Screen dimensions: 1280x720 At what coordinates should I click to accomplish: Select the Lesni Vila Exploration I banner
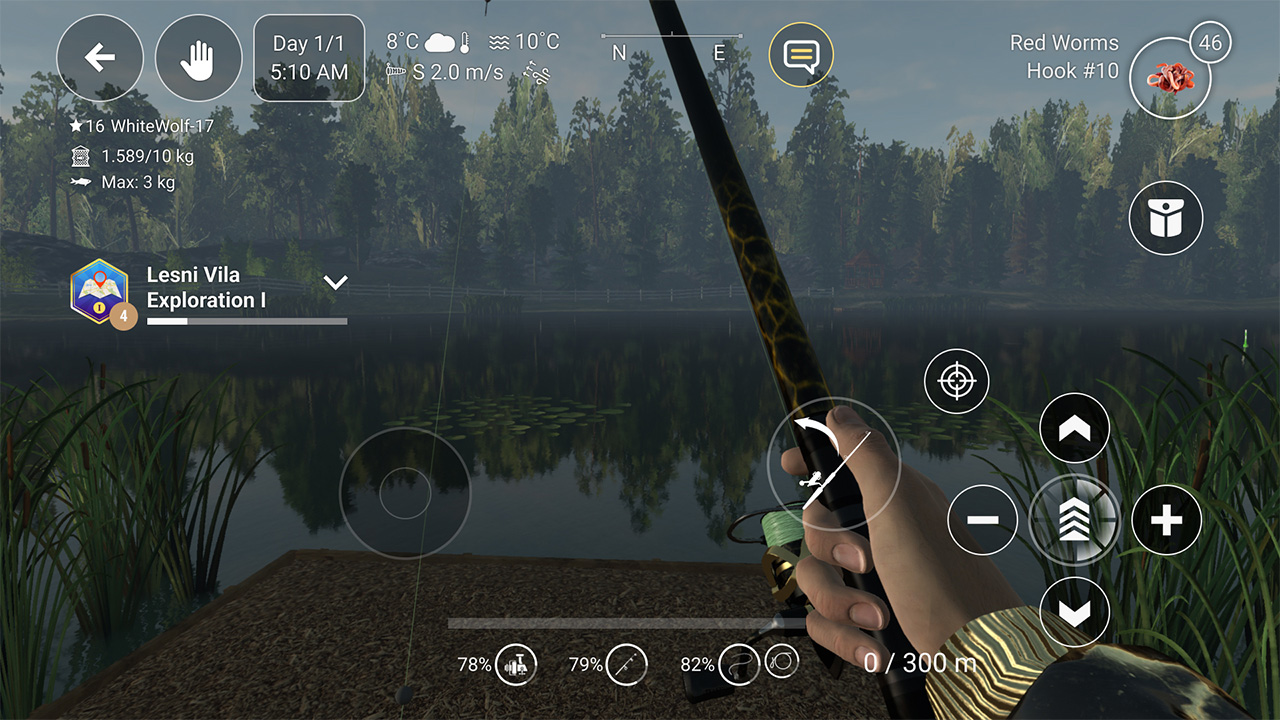205,287
